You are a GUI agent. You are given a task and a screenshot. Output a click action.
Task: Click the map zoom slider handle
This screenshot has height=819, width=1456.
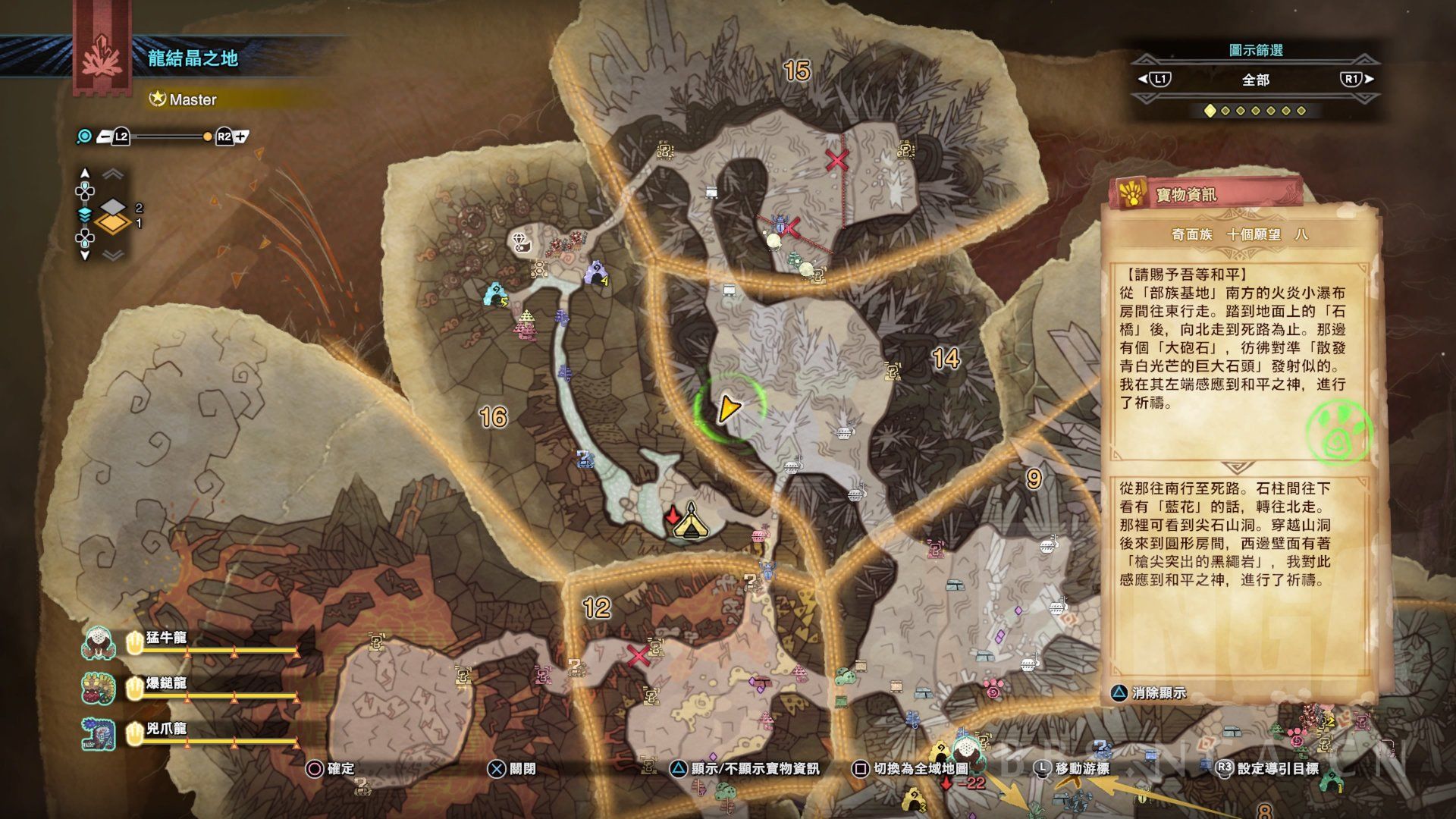tap(207, 137)
